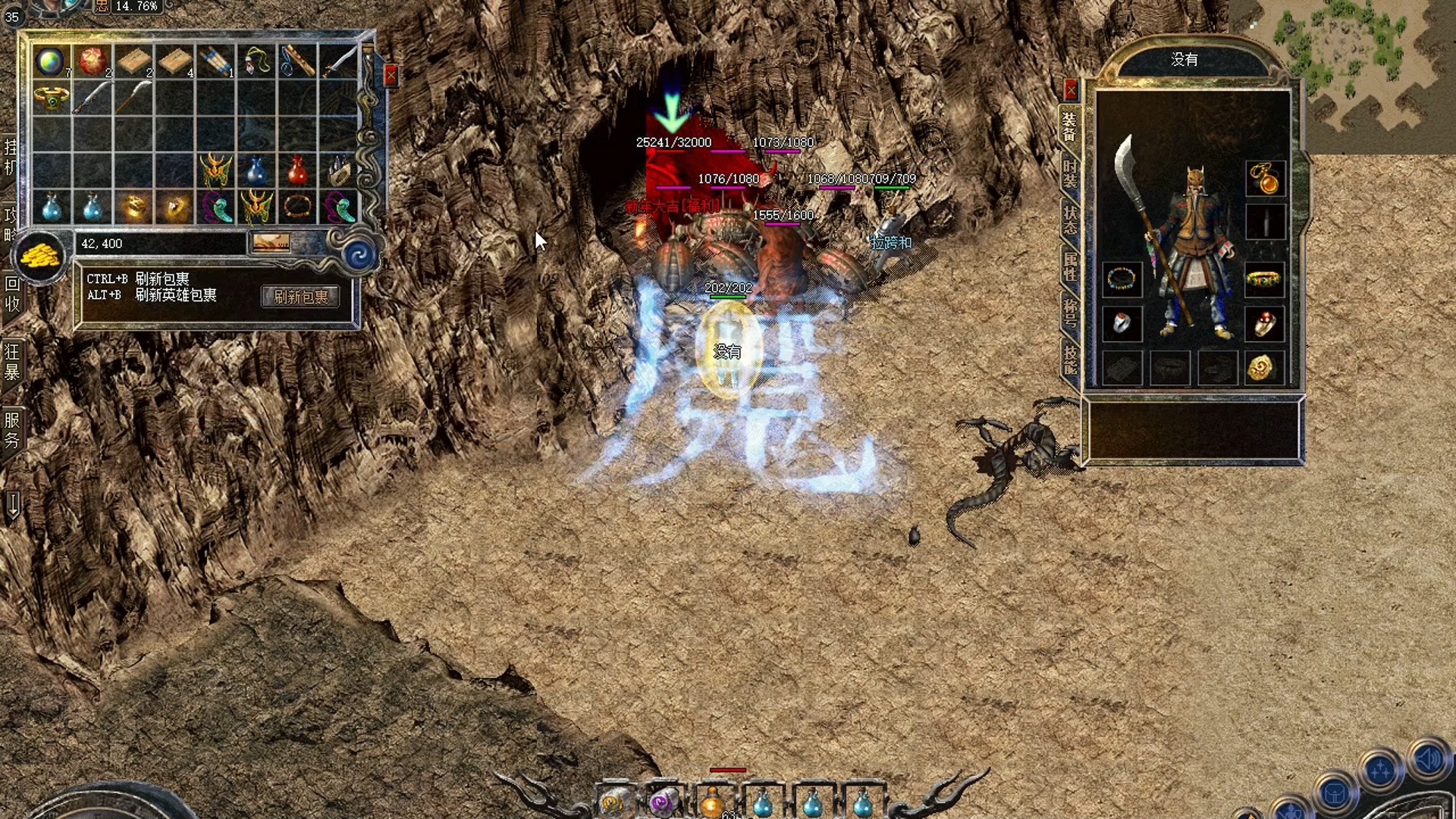Screen dimensions: 1456x819
Task: Open the 状态 status tab
Action: pyautogui.click(x=1069, y=220)
